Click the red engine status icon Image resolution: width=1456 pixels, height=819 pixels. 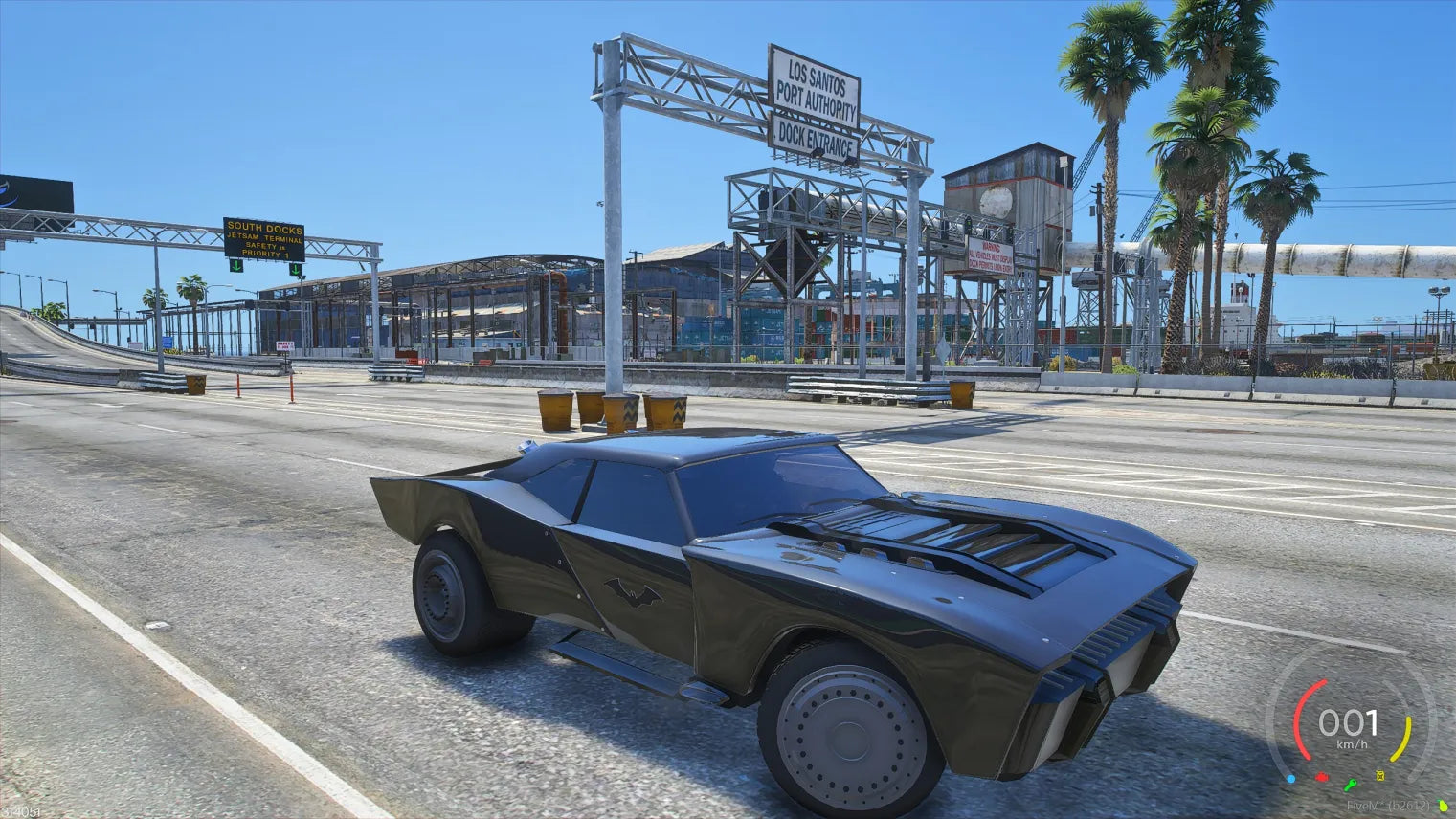coord(1322,777)
